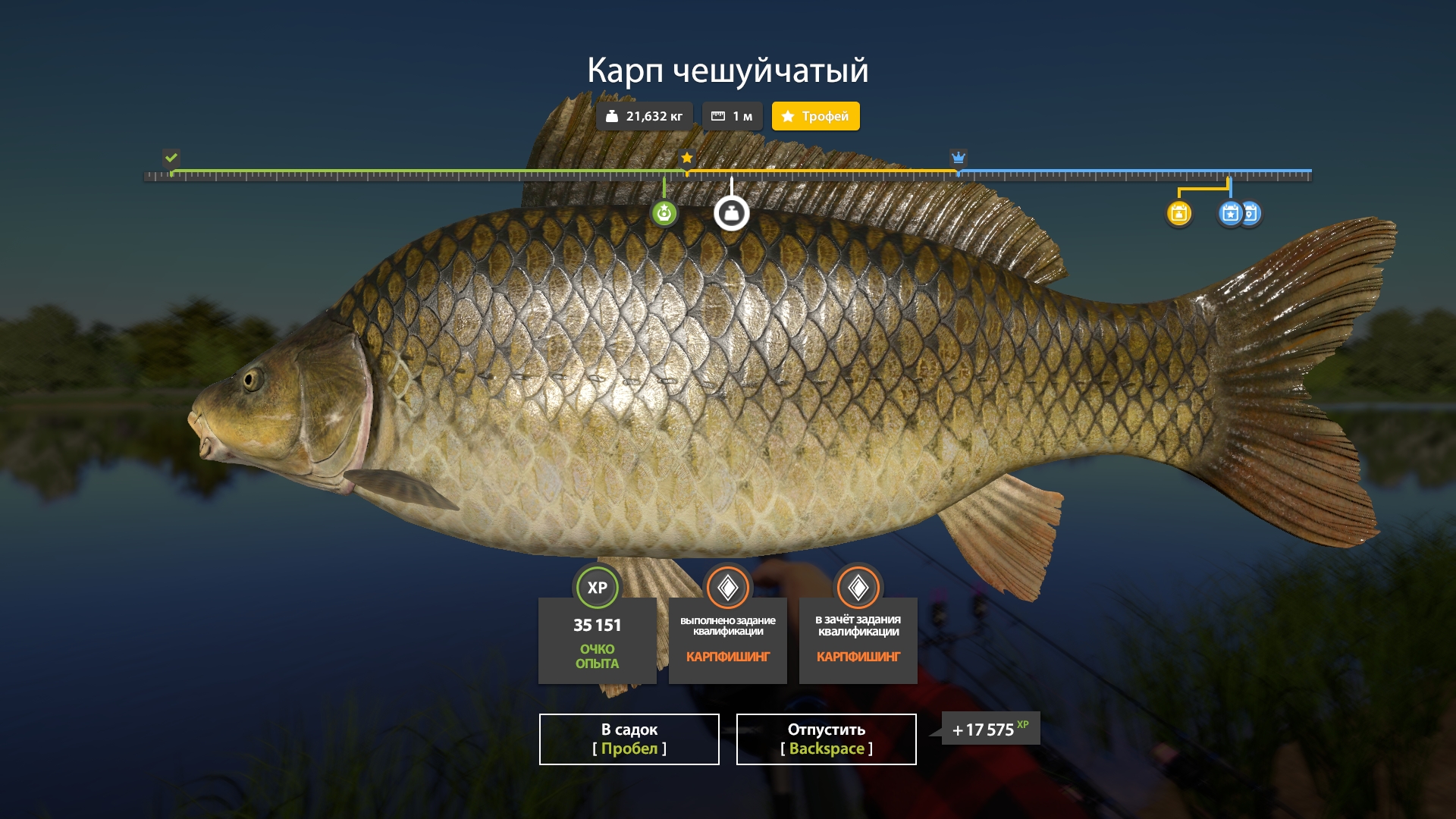Image resolution: width=1456 pixels, height=819 pixels.
Task: Click the star icon inside the Трофей badge
Action: pos(789,116)
